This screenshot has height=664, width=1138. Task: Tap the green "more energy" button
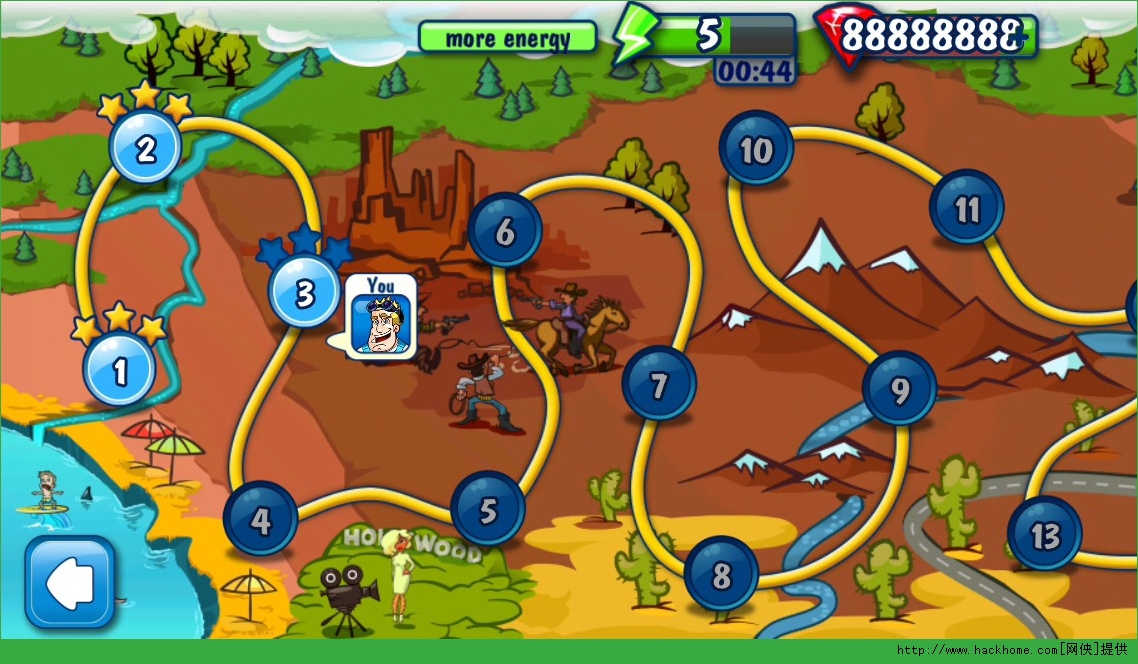[x=507, y=38]
